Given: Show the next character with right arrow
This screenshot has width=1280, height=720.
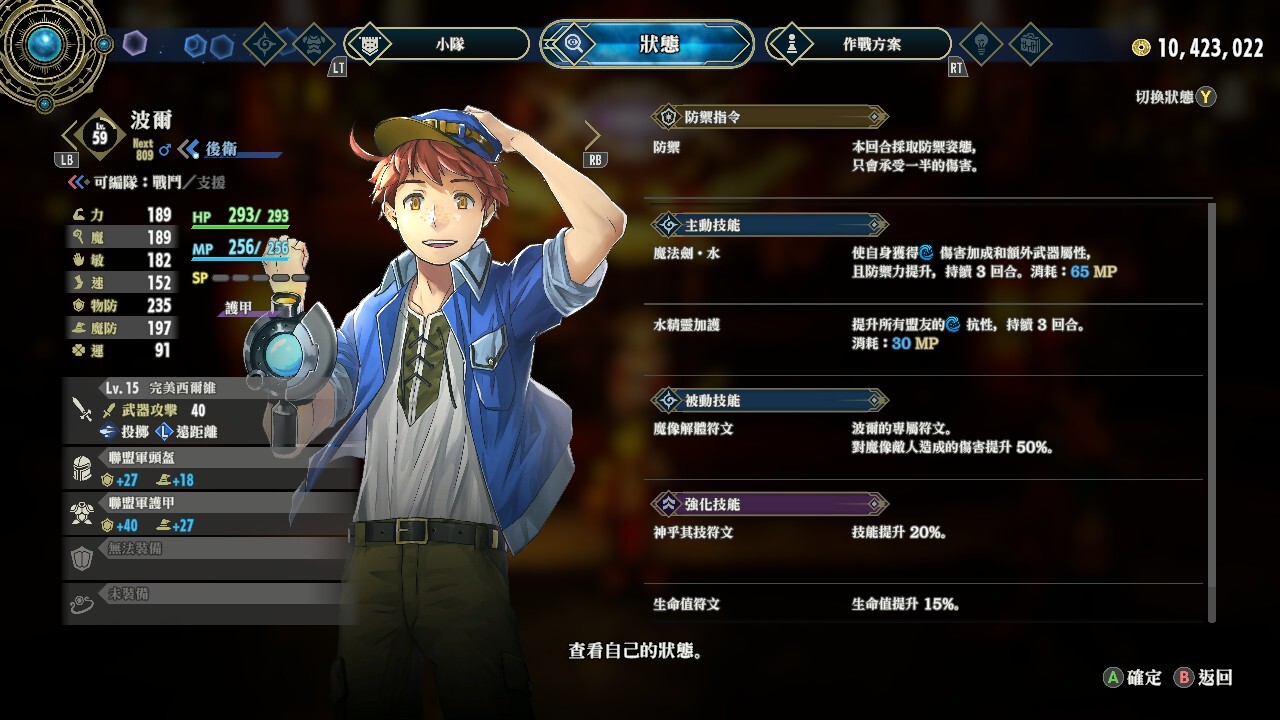Looking at the screenshot, I should click(x=593, y=135).
